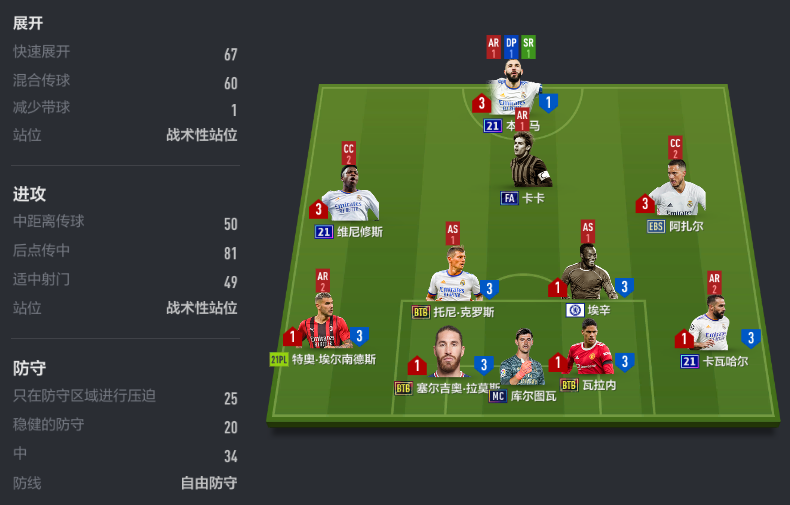Select midfielder Toni Kroos
The height and width of the screenshot is (505, 790).
454,277
